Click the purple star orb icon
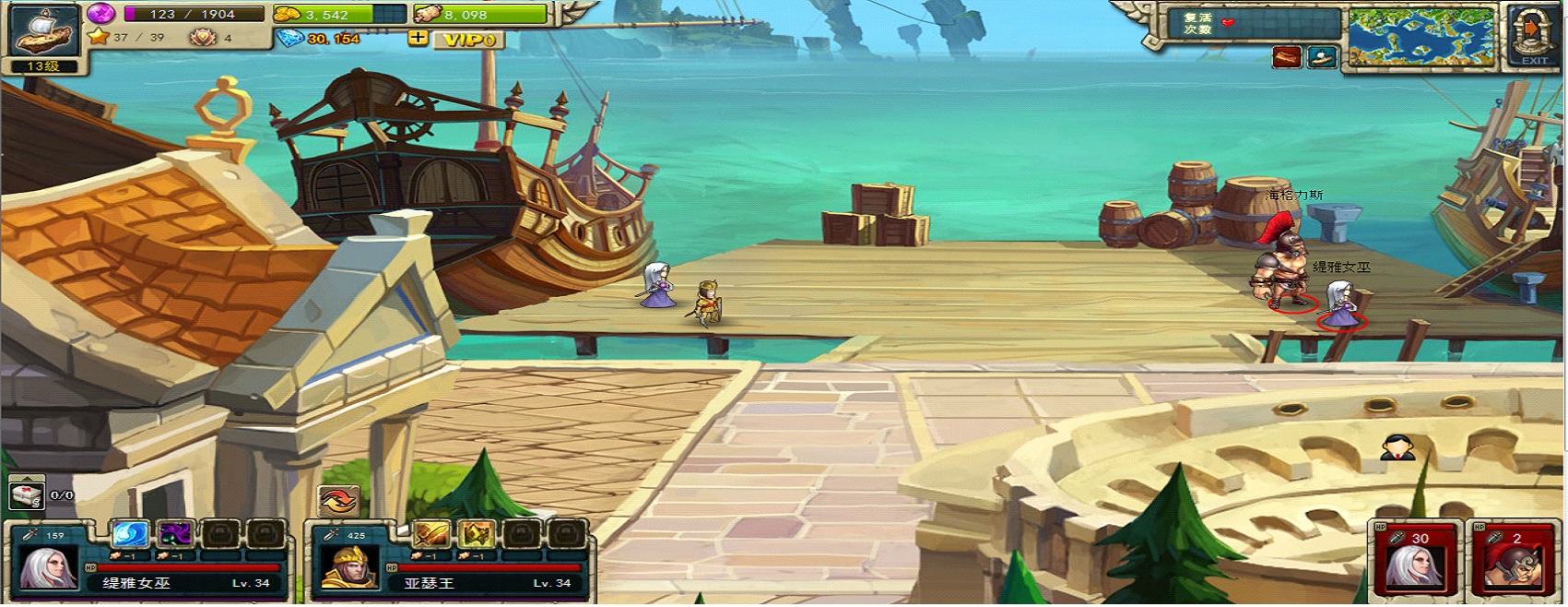The image size is (1568, 607). [x=101, y=13]
